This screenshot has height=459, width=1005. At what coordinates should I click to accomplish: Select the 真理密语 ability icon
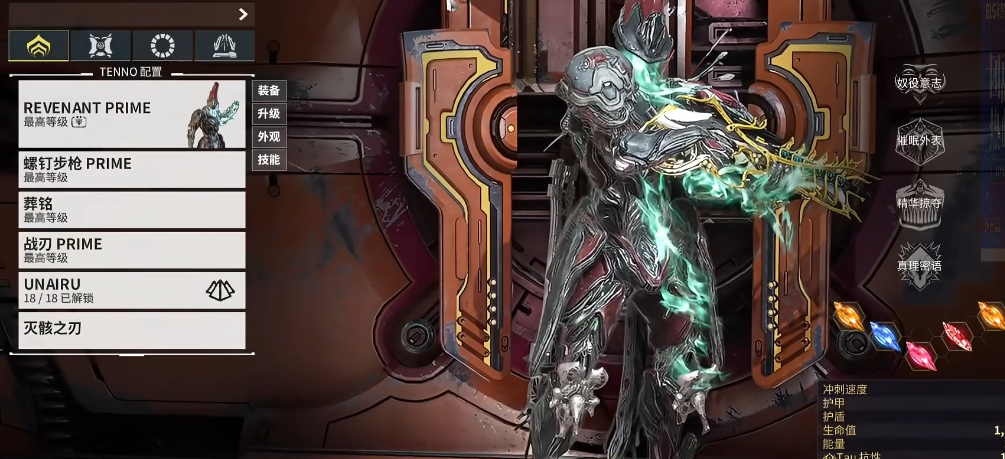pos(920,266)
